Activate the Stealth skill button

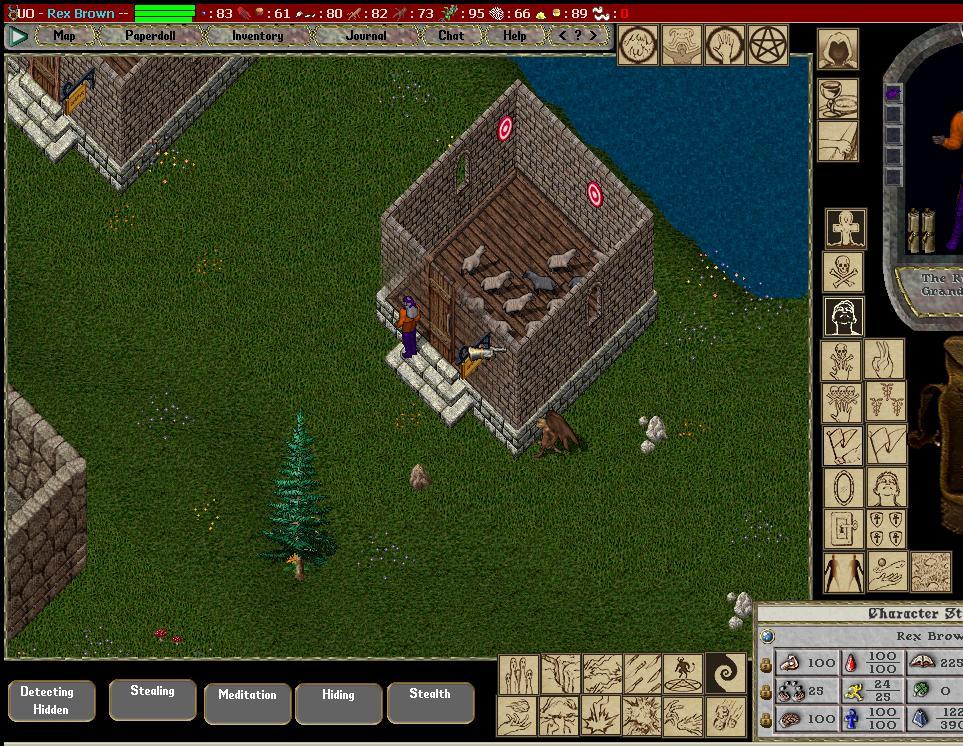tap(429, 700)
